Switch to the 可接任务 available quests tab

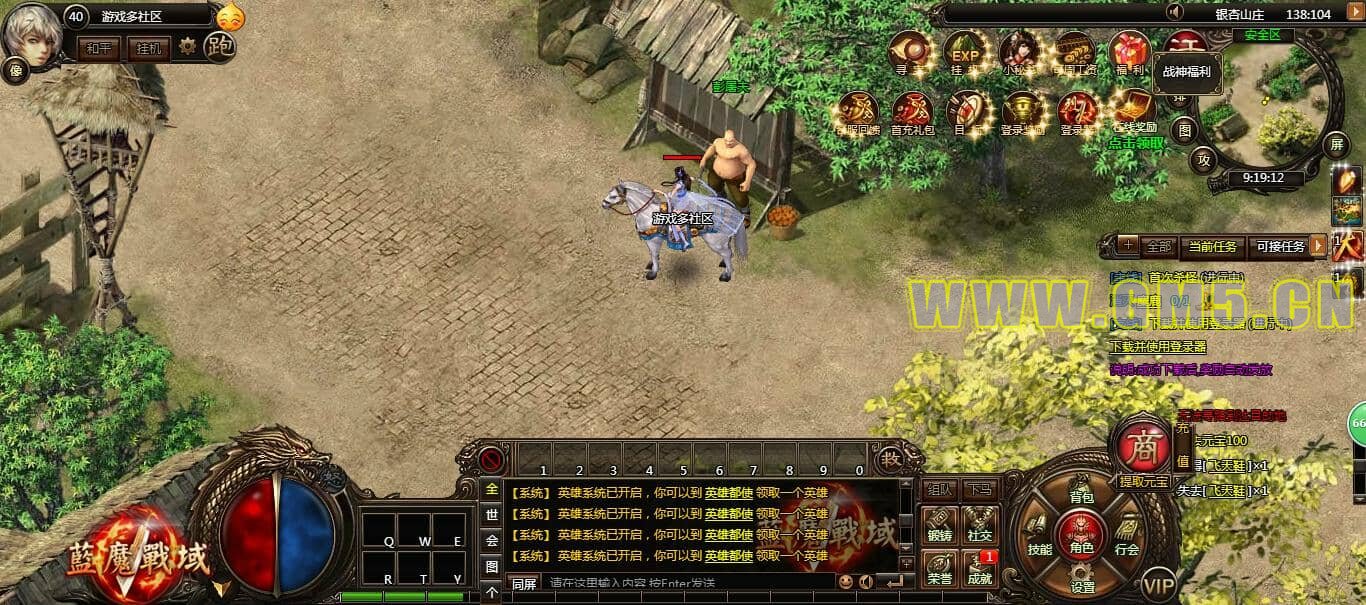1279,246
